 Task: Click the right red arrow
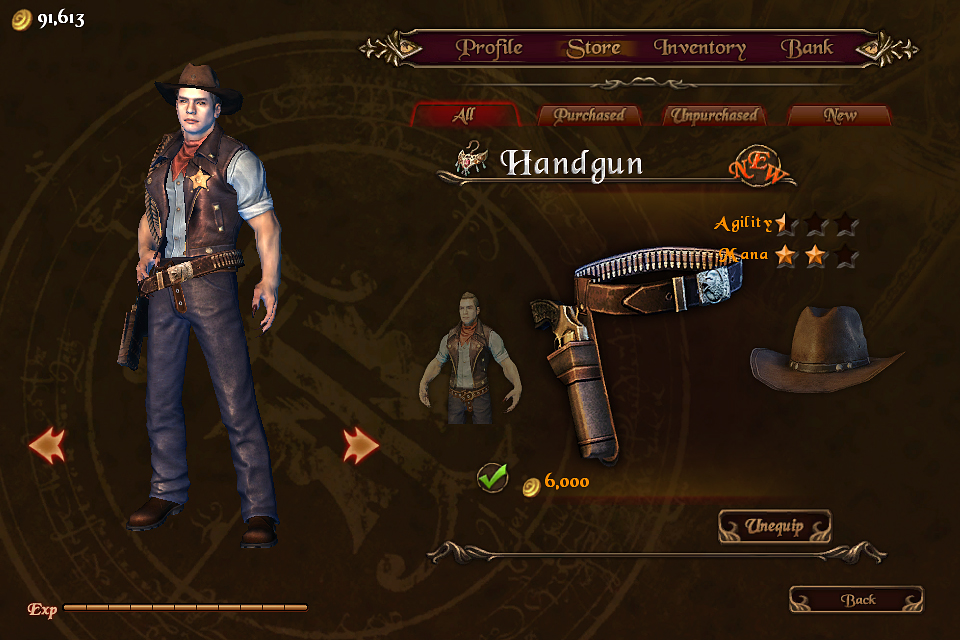(360, 445)
